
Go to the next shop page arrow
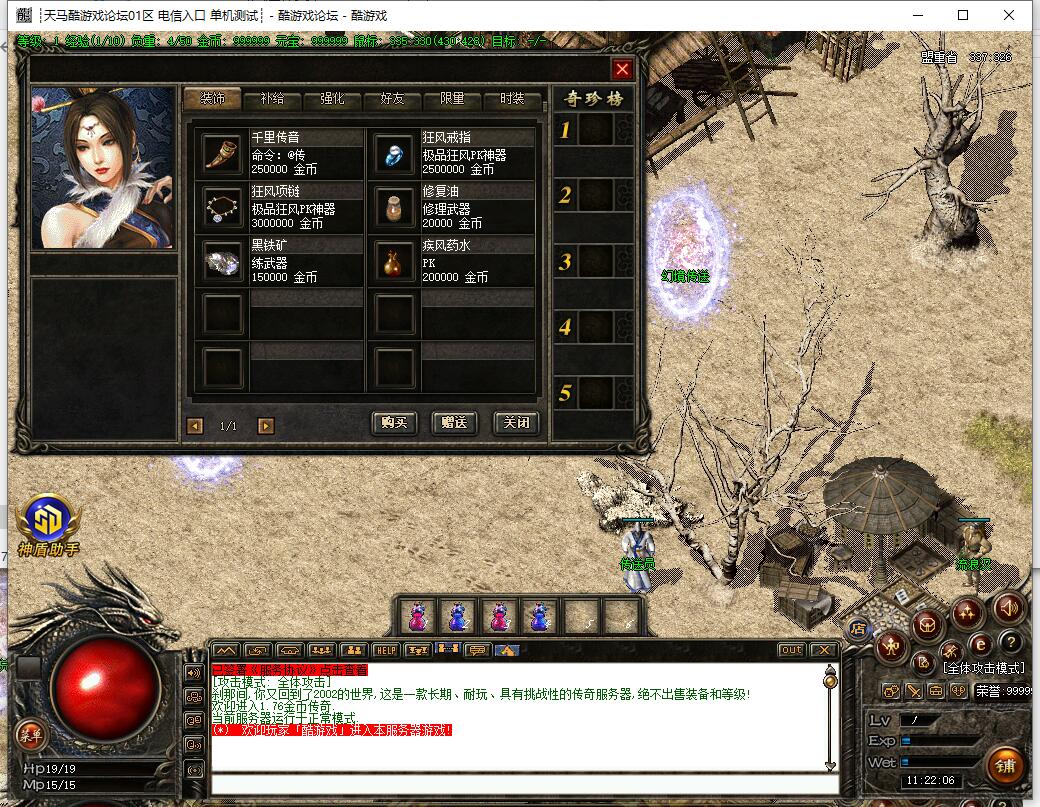pos(265,426)
